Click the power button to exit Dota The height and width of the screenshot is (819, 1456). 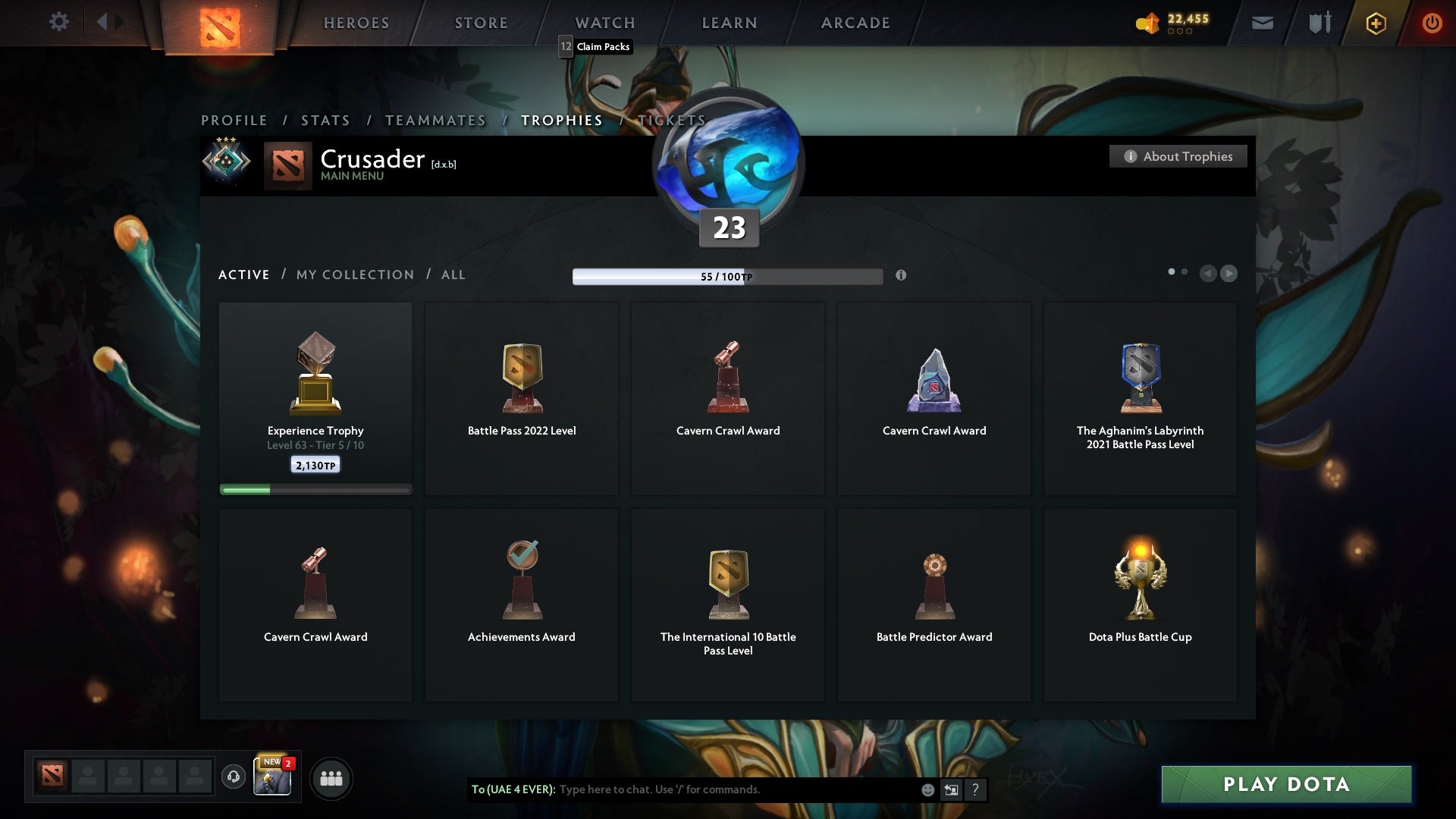click(1432, 23)
